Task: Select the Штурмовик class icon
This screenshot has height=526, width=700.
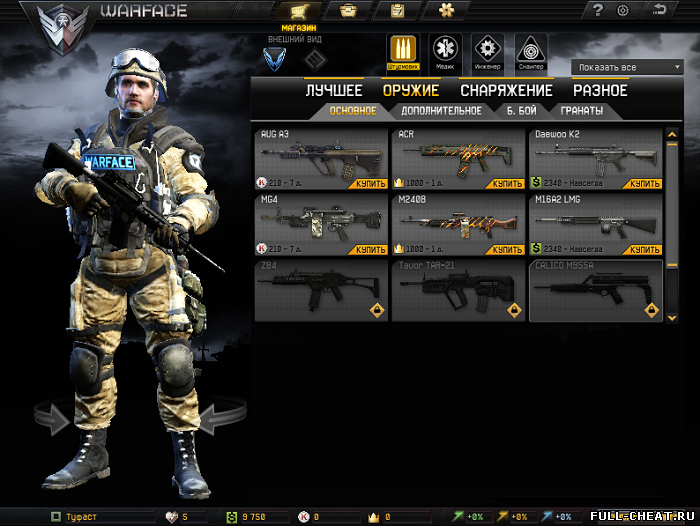Action: (x=402, y=50)
